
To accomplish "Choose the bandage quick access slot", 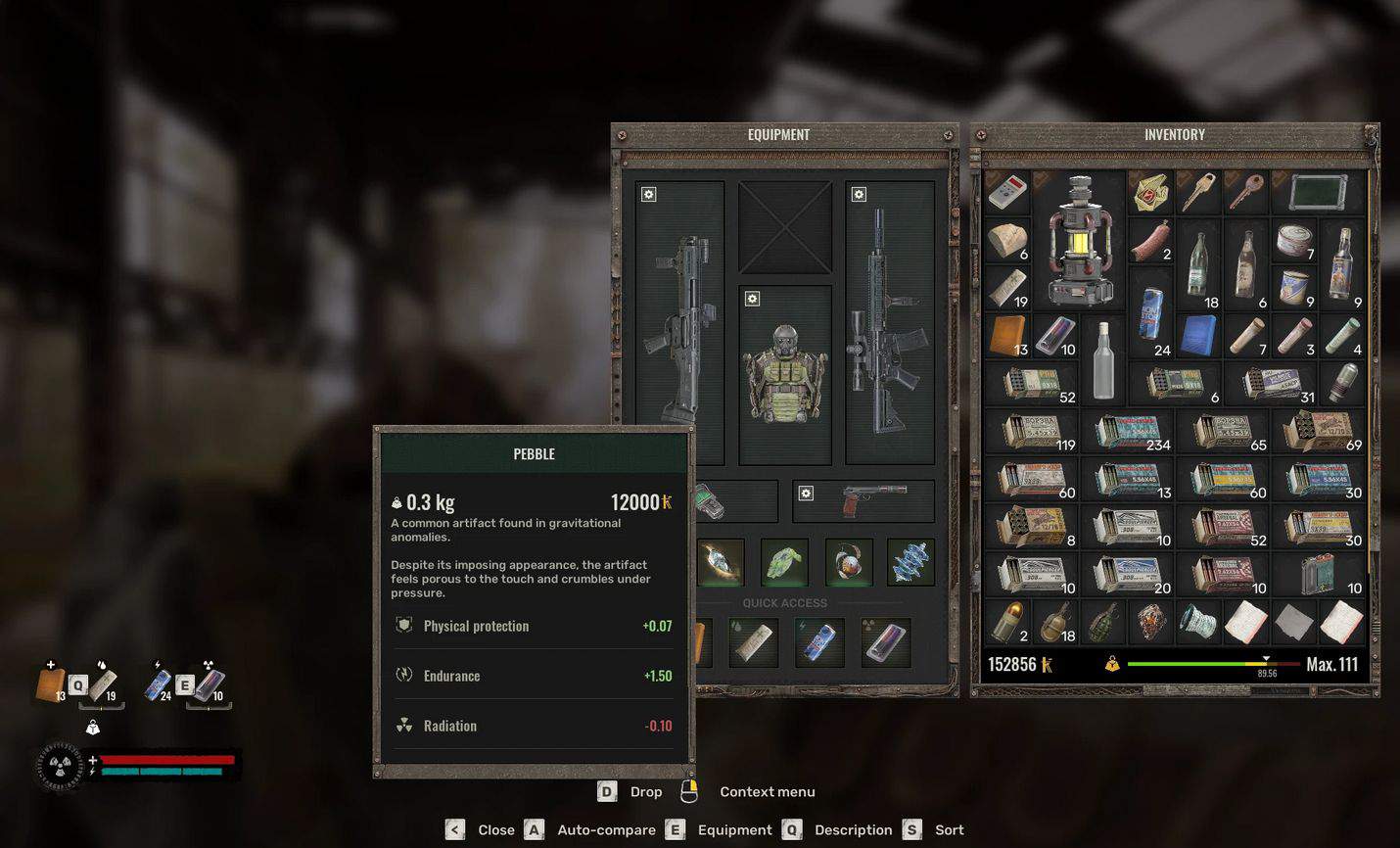I will pyautogui.click(x=755, y=642).
